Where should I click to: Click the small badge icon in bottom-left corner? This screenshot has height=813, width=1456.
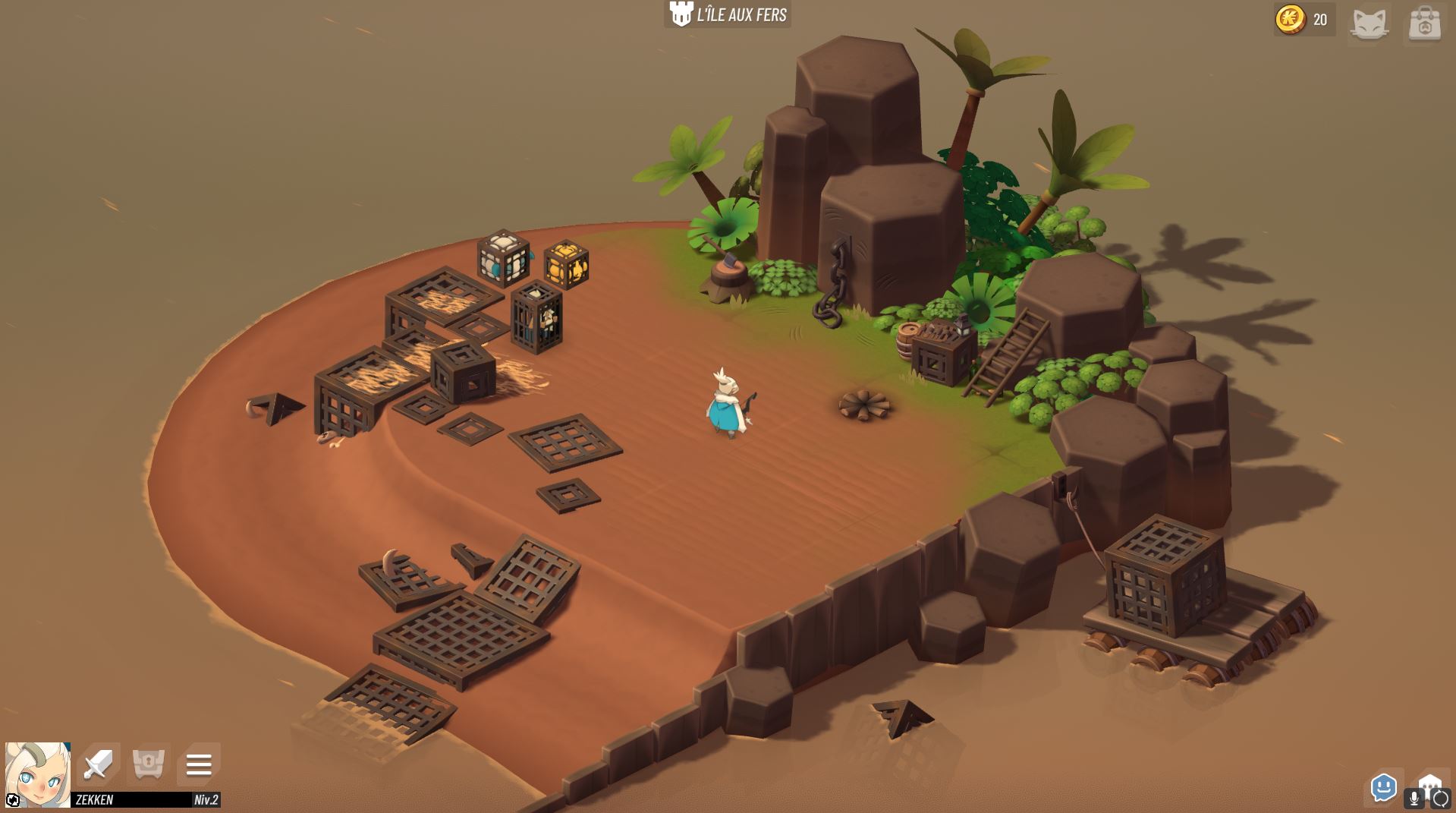coord(12,801)
